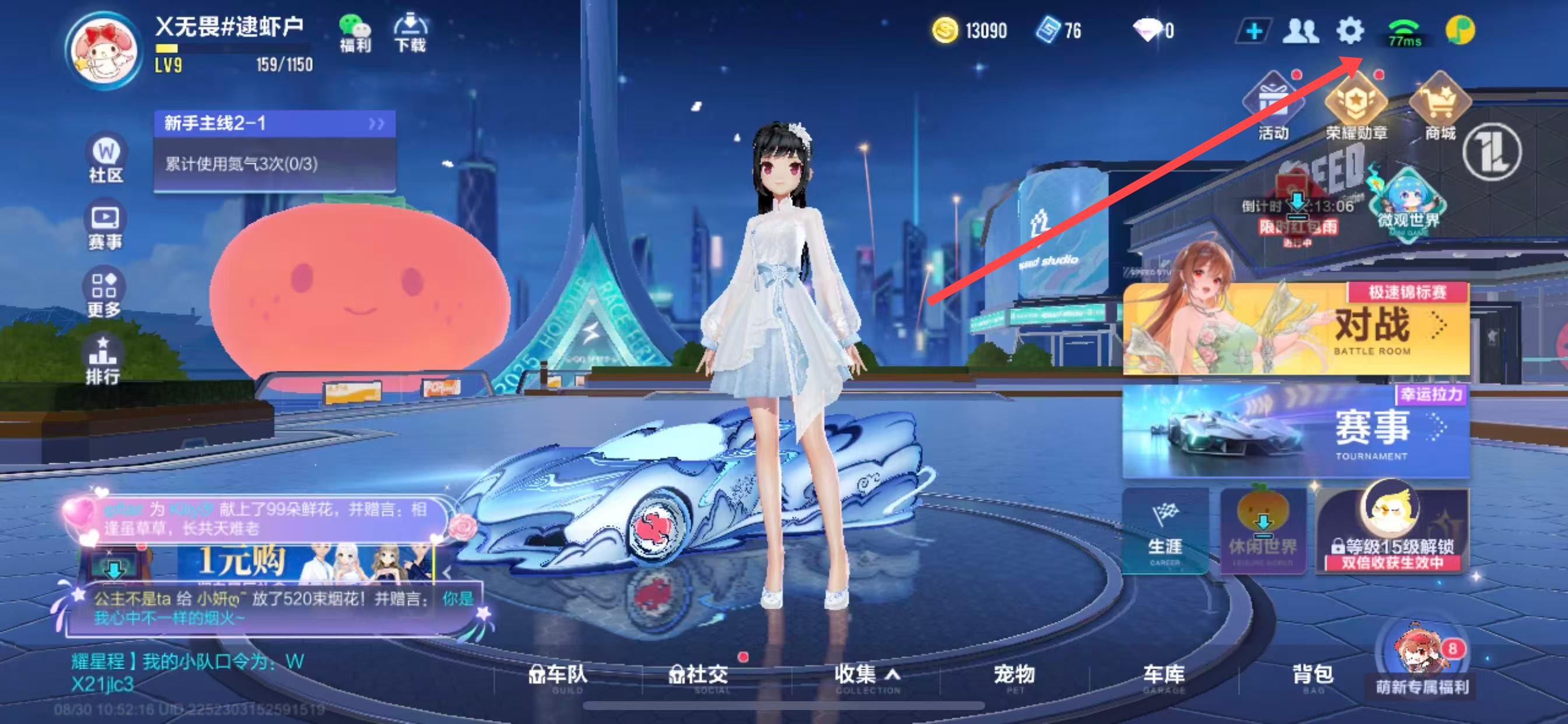1568x724 pixels.
Task: Open the 新手主线2-1 quest tracker
Action: point(275,124)
